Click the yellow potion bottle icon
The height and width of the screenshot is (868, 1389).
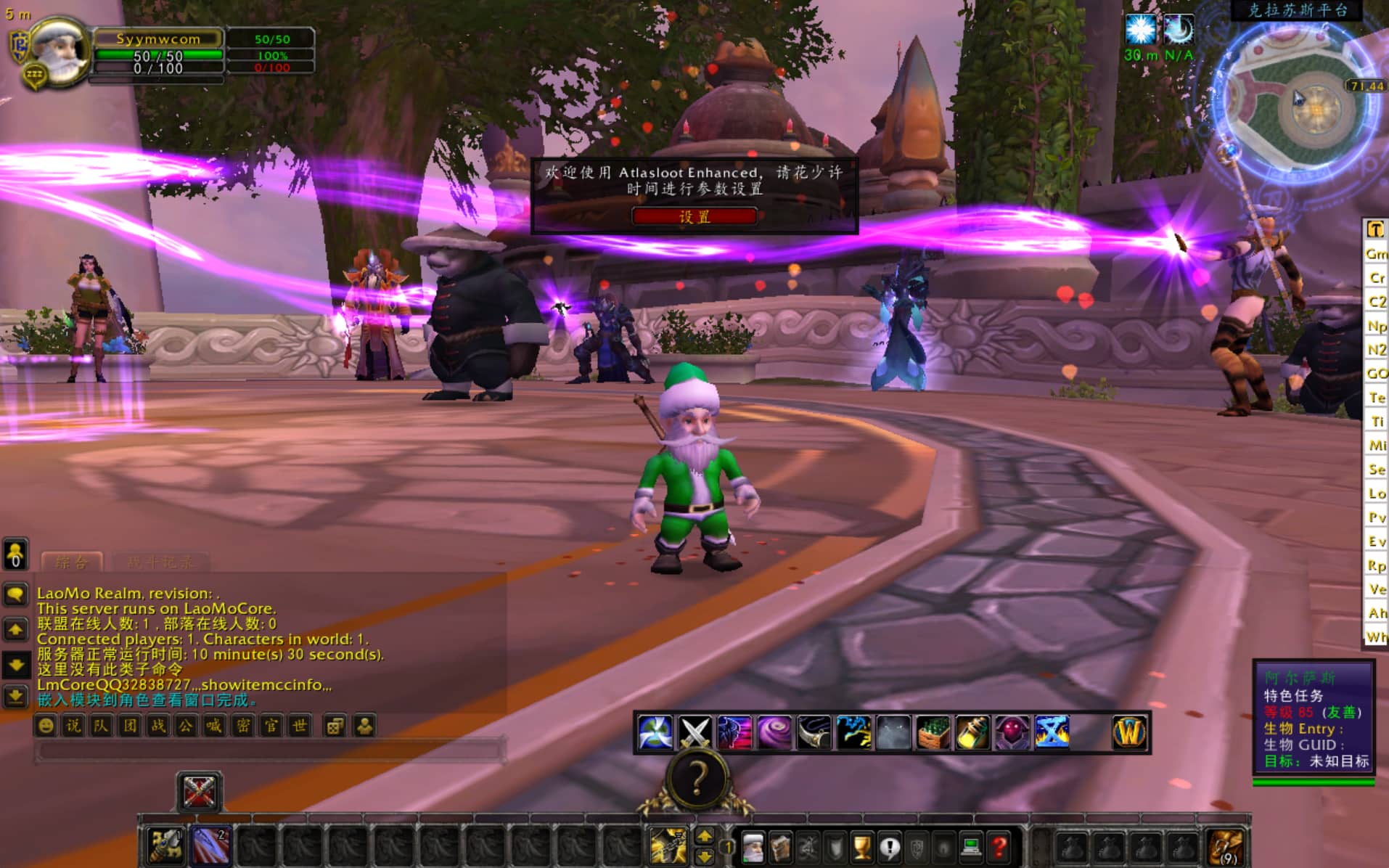(x=972, y=732)
